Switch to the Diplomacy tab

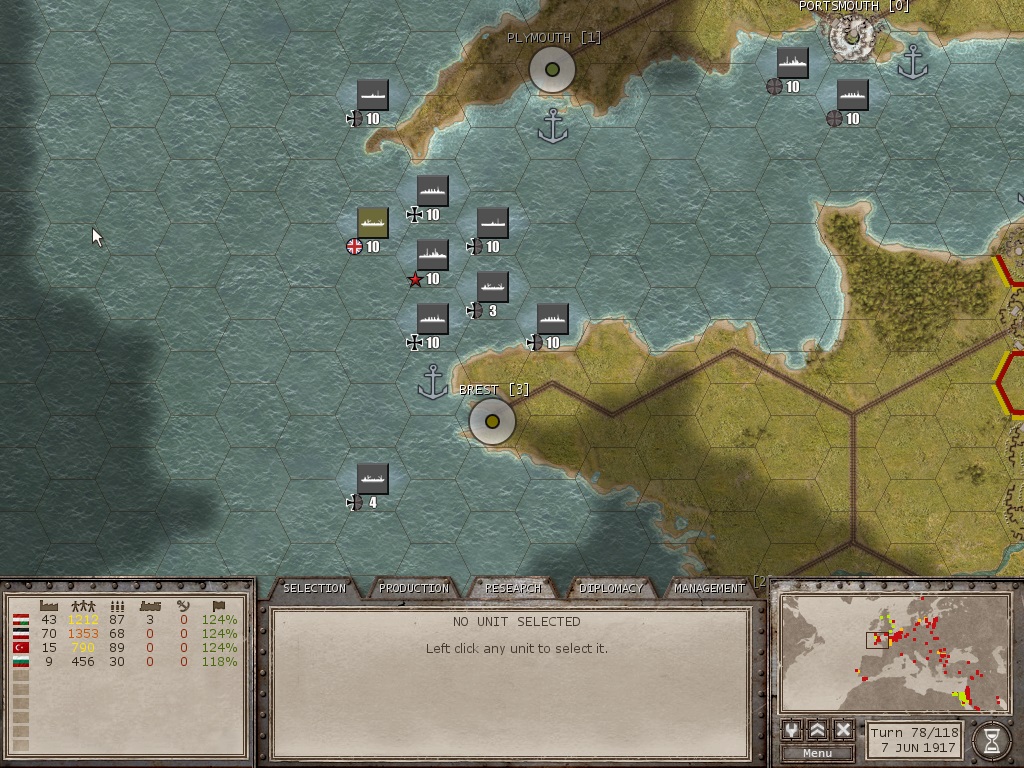(x=611, y=588)
